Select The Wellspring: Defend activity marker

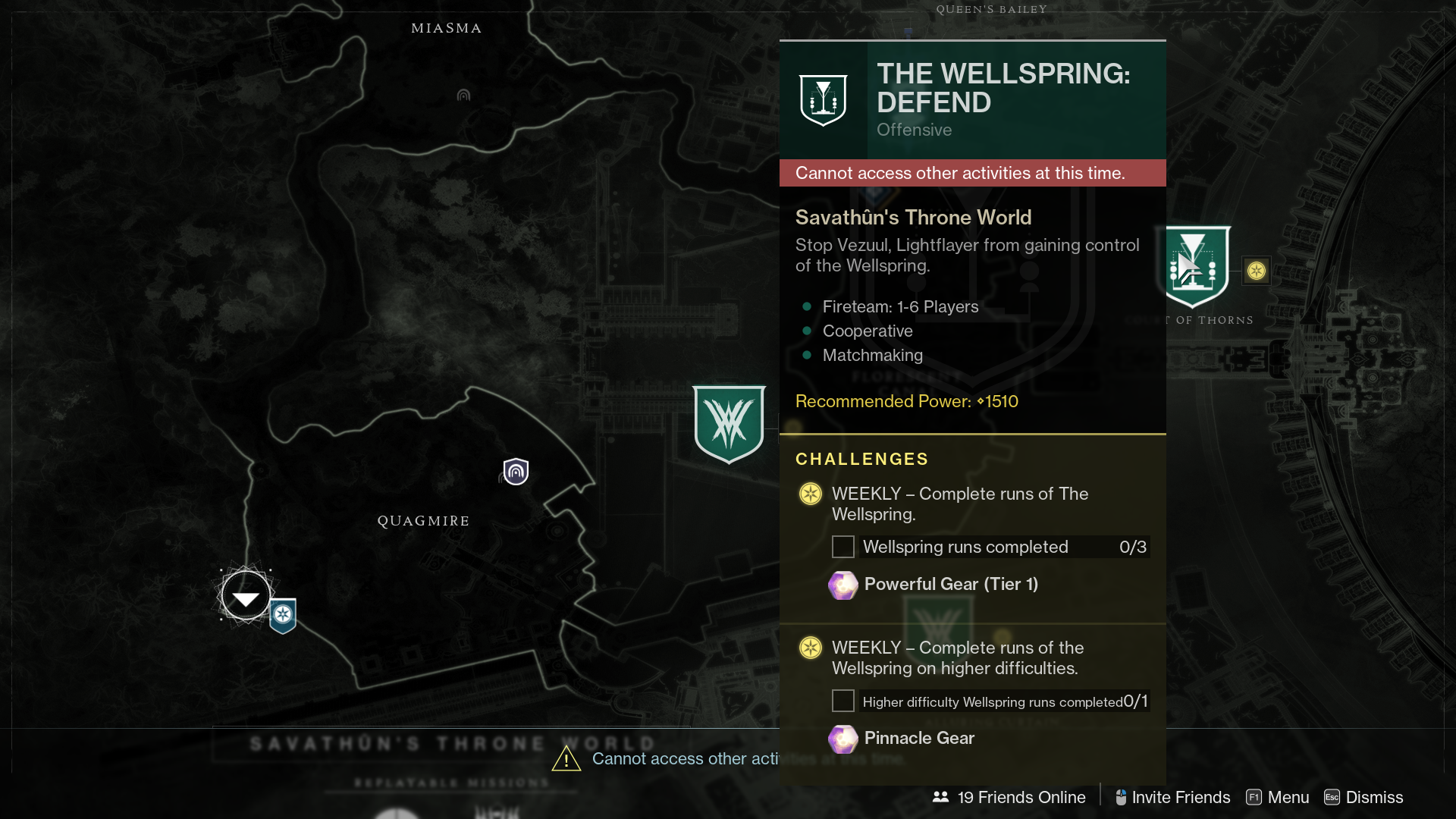[x=1196, y=266]
